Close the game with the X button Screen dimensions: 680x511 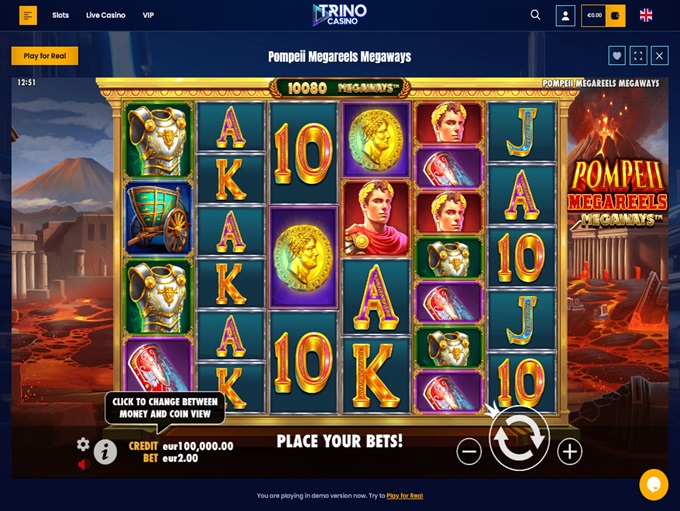(659, 56)
